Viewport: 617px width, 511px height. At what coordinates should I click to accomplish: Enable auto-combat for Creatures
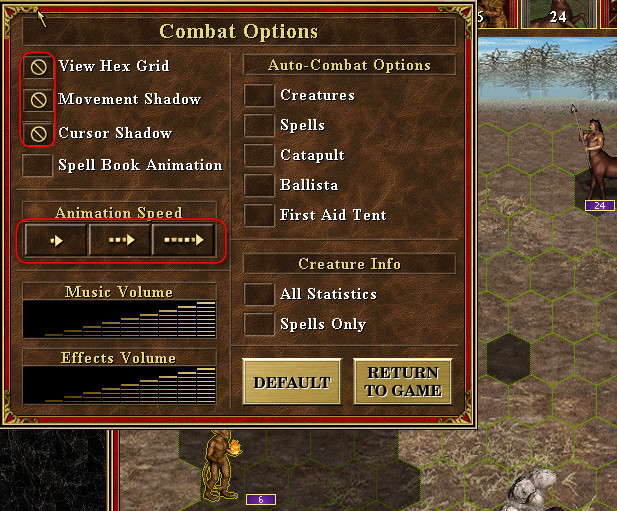click(x=260, y=96)
